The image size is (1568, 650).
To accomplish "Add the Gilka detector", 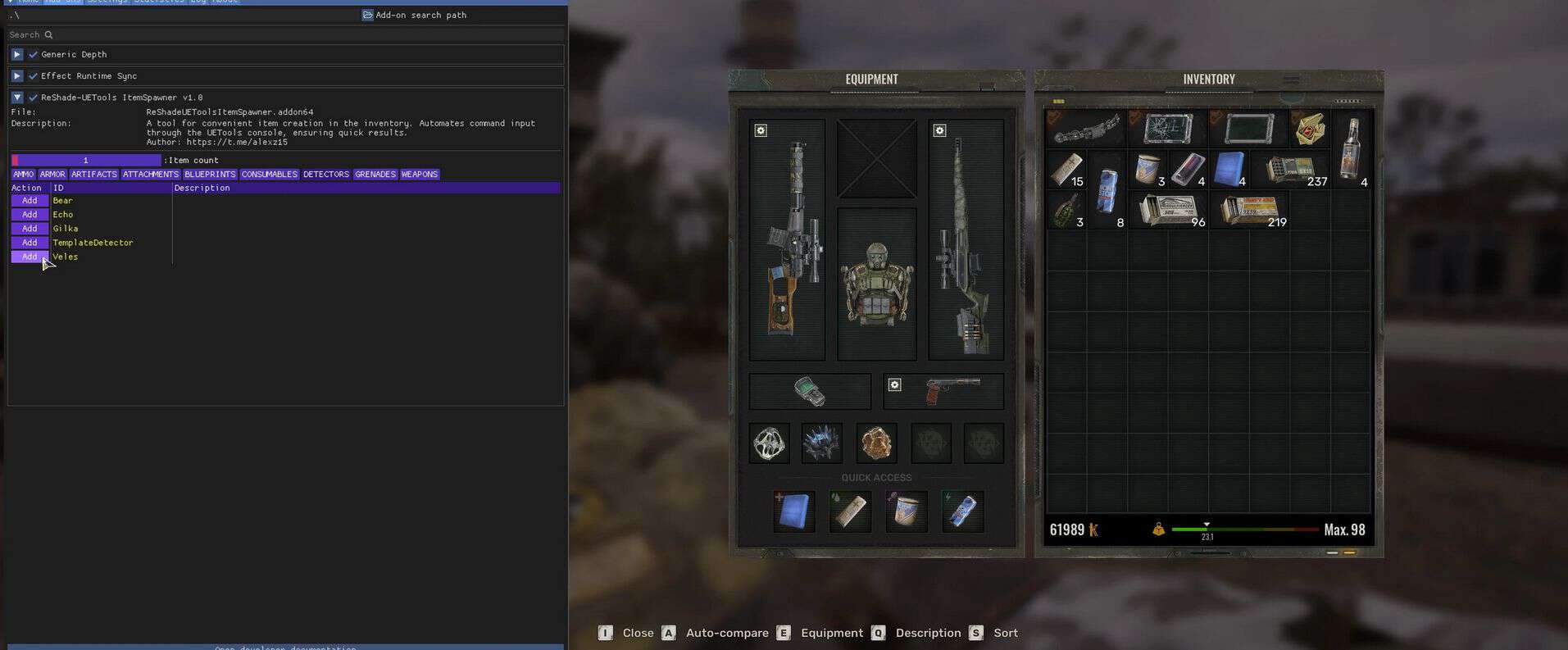I will pyautogui.click(x=30, y=229).
